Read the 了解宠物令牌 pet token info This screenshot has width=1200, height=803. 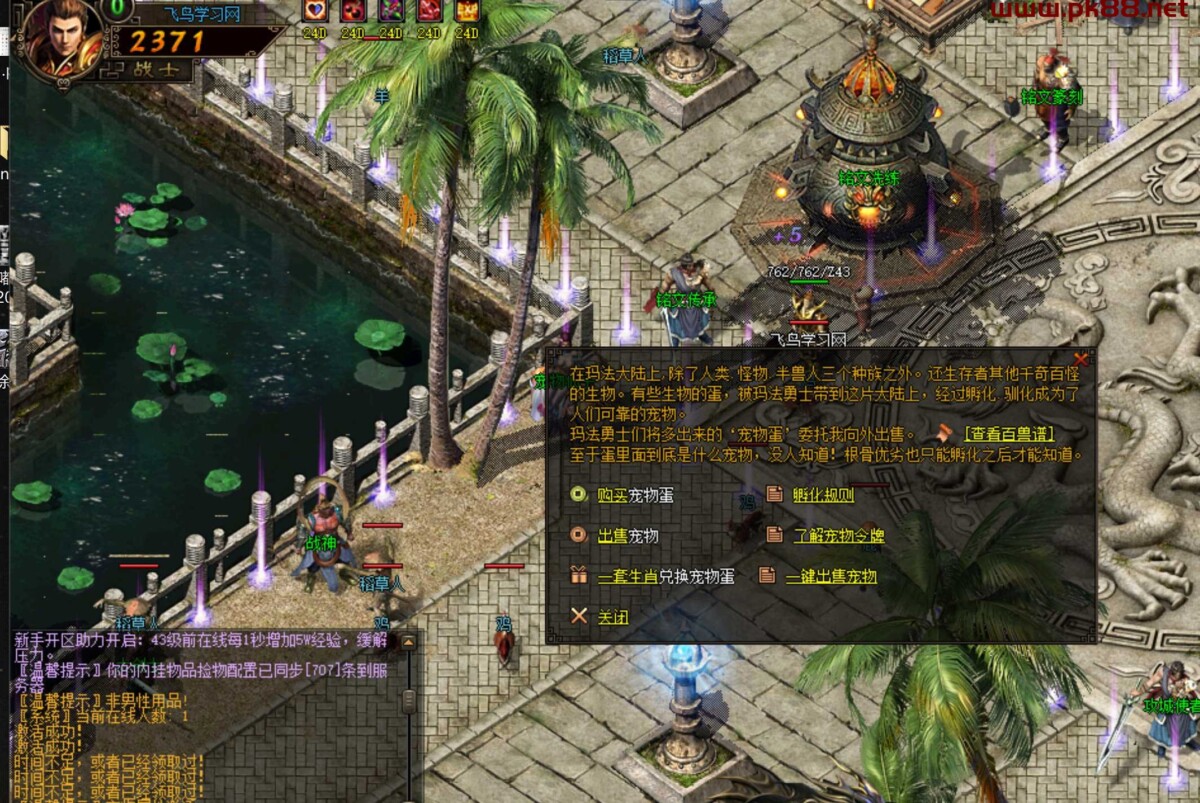[x=838, y=536]
